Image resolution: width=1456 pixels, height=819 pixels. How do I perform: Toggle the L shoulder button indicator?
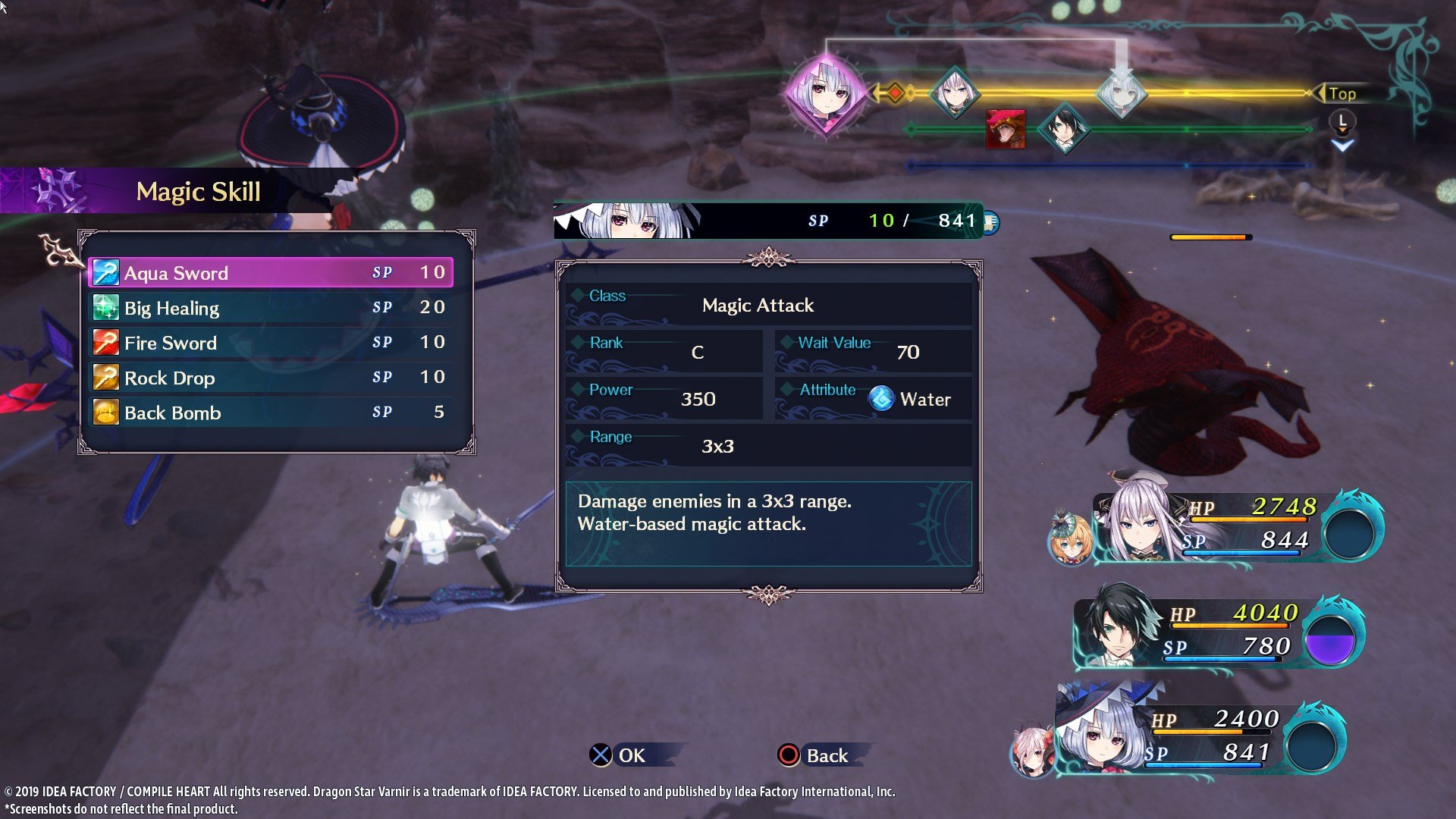pos(1342,120)
